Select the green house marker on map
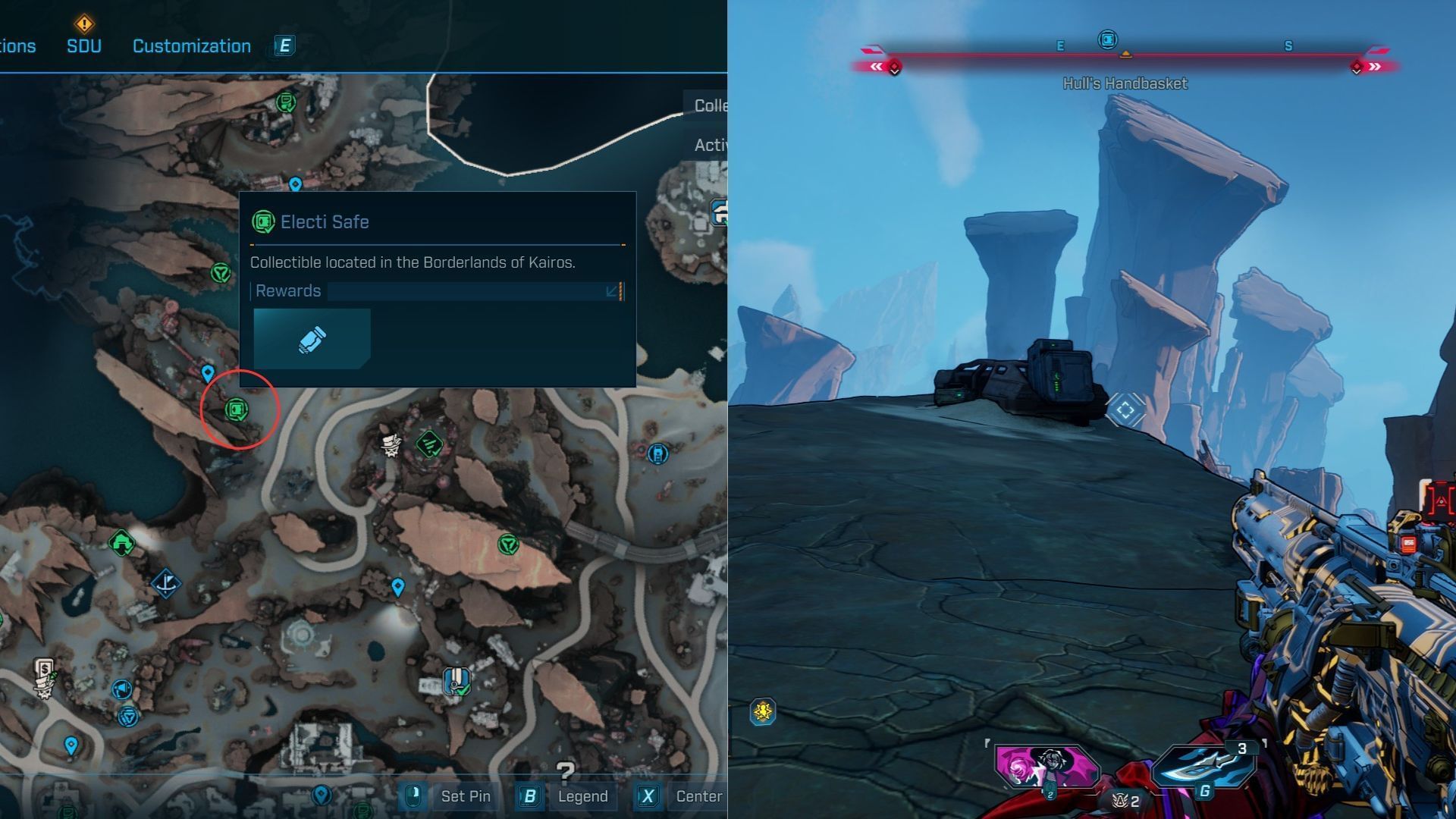 click(x=121, y=542)
